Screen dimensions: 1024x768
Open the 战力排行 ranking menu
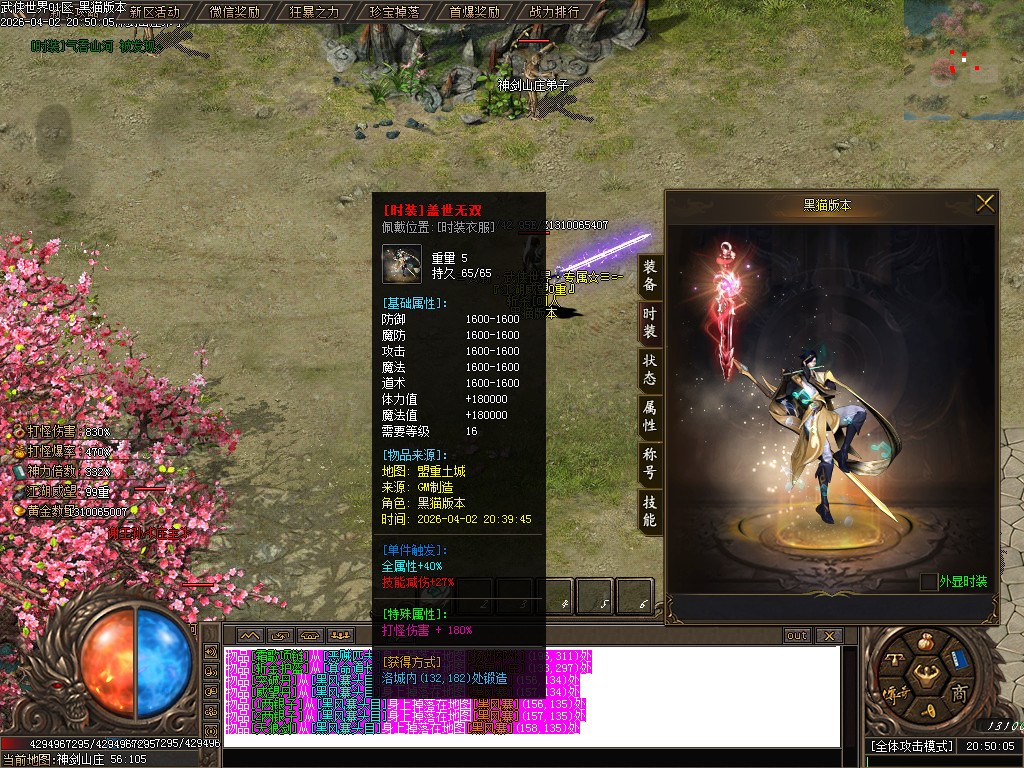(x=554, y=12)
